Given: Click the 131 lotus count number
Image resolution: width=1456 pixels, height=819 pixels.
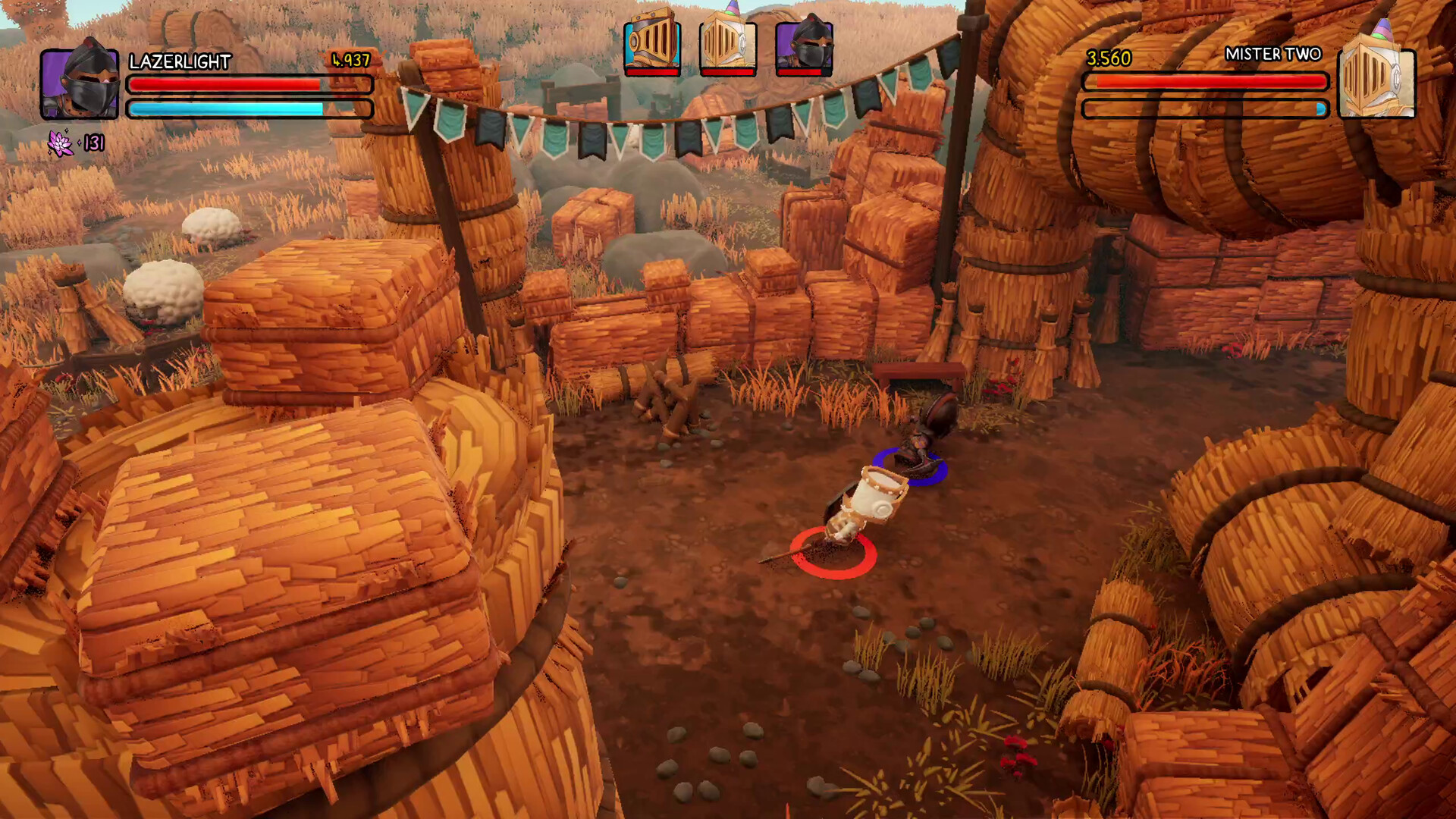Looking at the screenshot, I should click(x=96, y=141).
